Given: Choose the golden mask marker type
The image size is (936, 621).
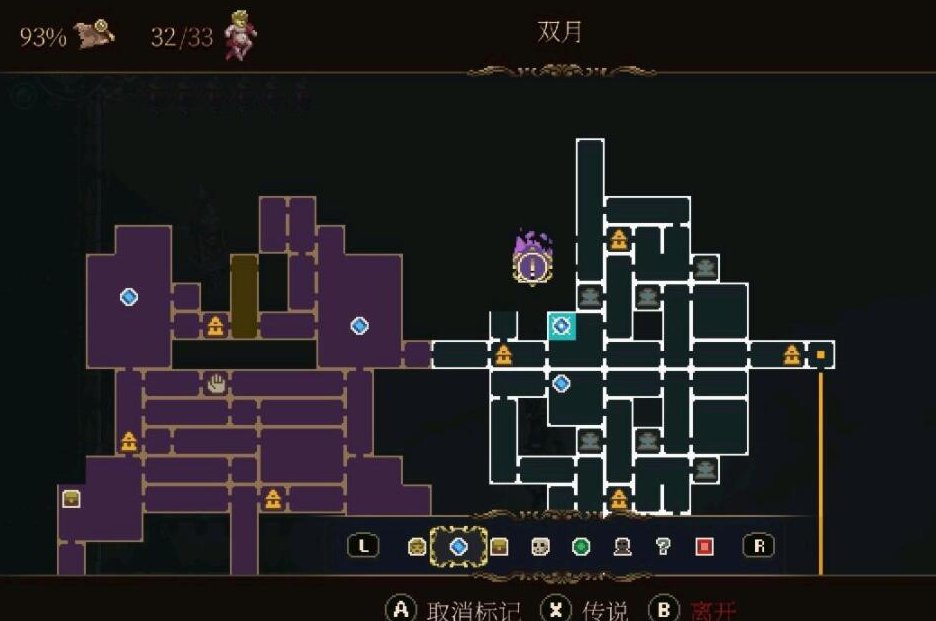Looking at the screenshot, I should [417, 546].
